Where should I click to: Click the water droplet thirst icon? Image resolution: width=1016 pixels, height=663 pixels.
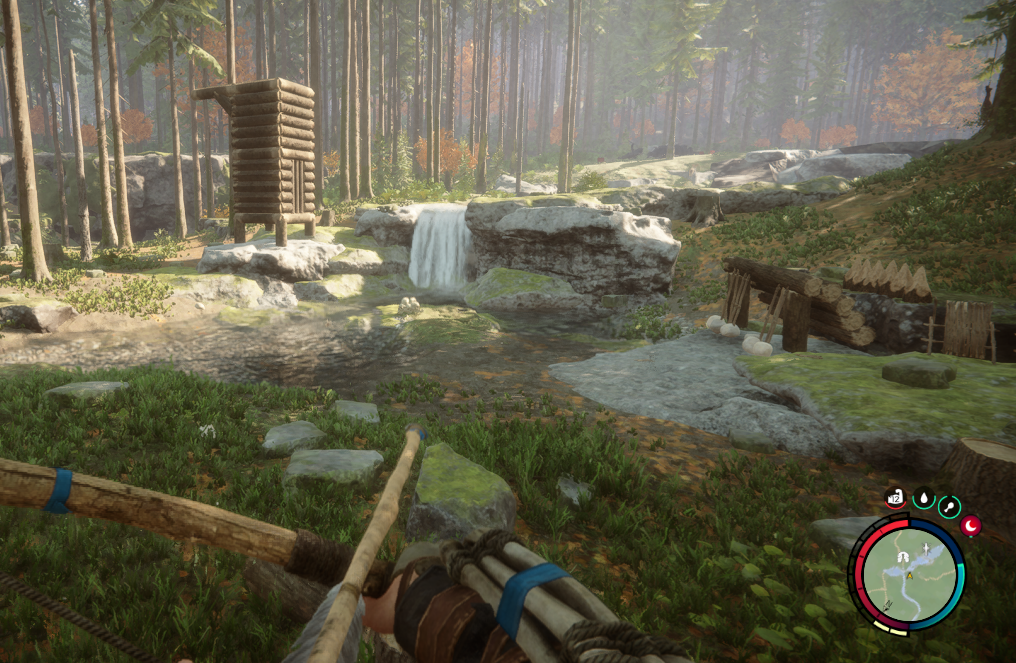(x=923, y=498)
